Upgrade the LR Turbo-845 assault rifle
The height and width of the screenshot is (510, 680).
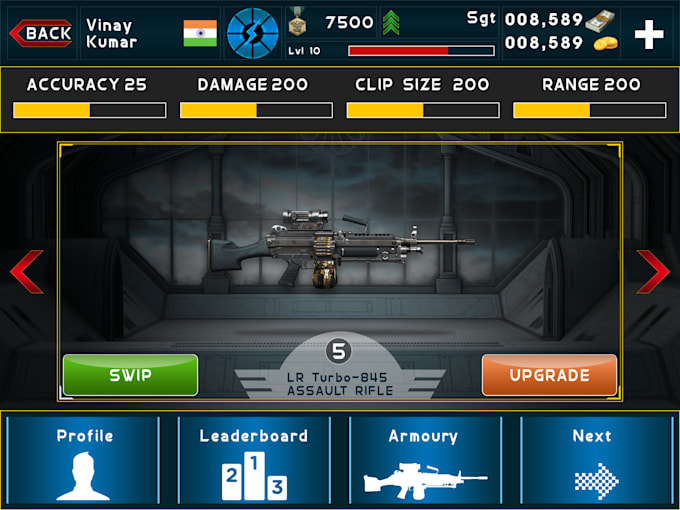(x=549, y=375)
